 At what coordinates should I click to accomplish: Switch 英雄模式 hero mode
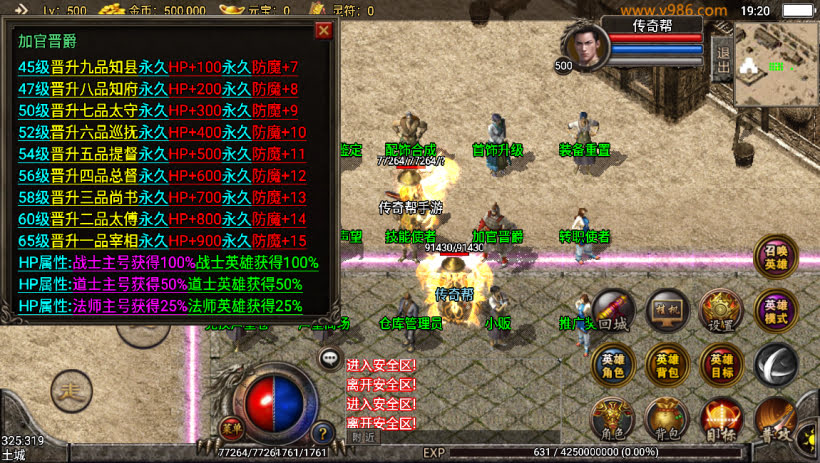[776, 311]
